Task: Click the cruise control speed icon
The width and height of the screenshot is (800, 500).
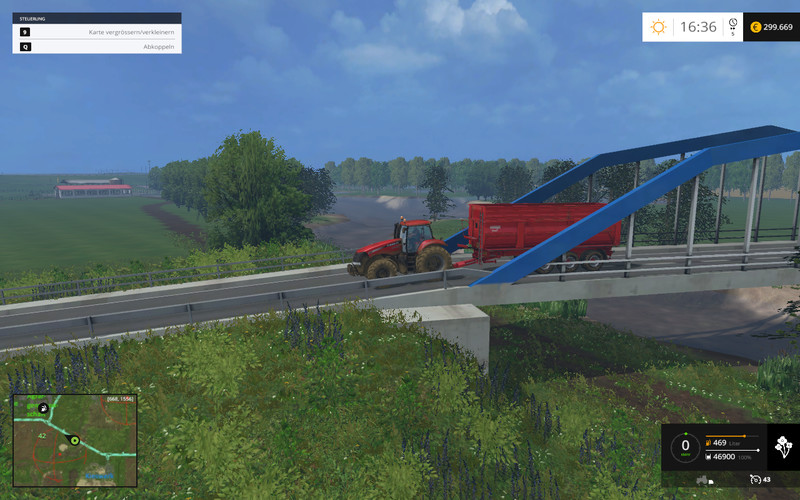Action: pos(753,479)
